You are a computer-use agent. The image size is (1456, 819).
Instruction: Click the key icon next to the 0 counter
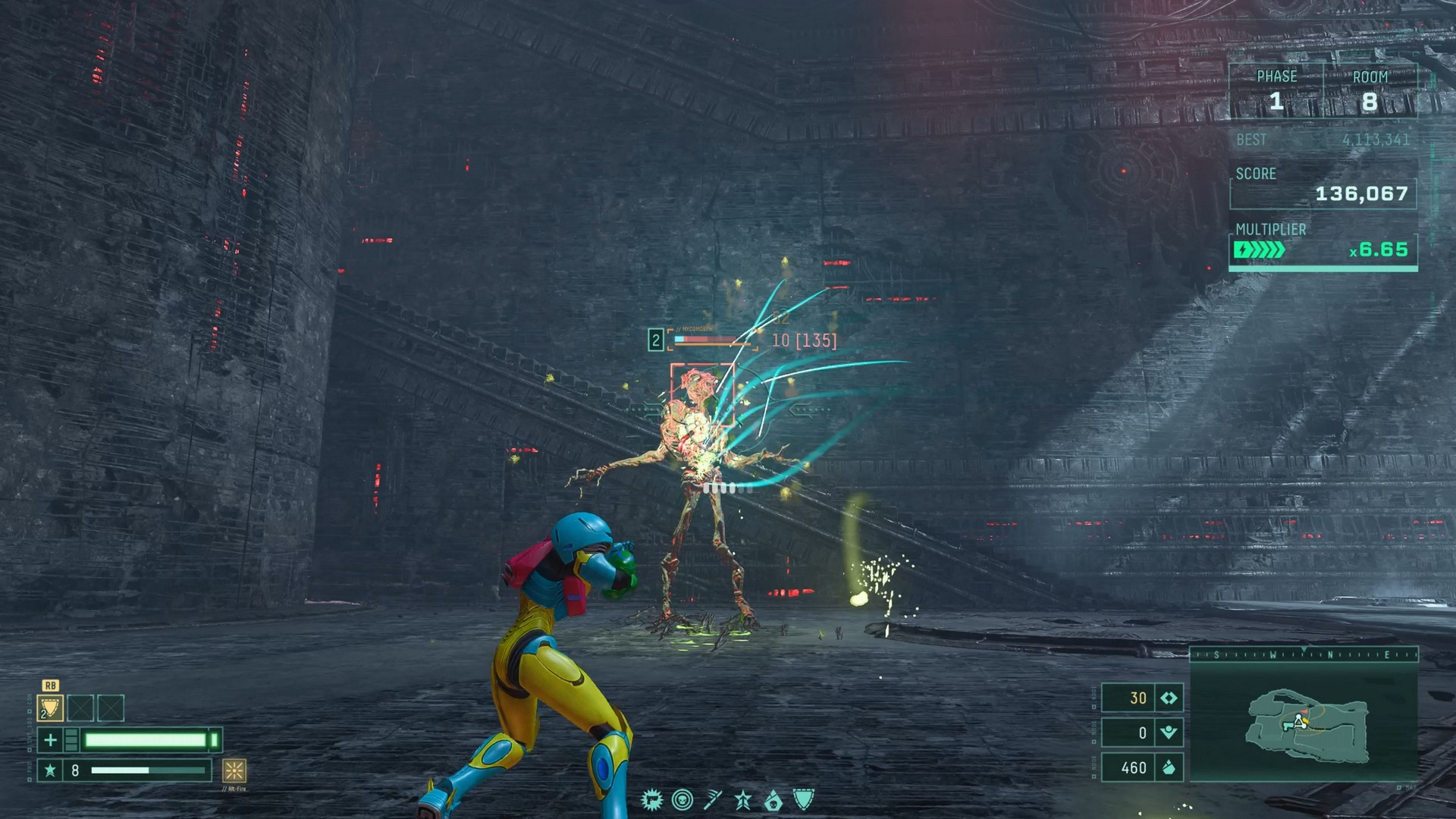coord(1169,733)
